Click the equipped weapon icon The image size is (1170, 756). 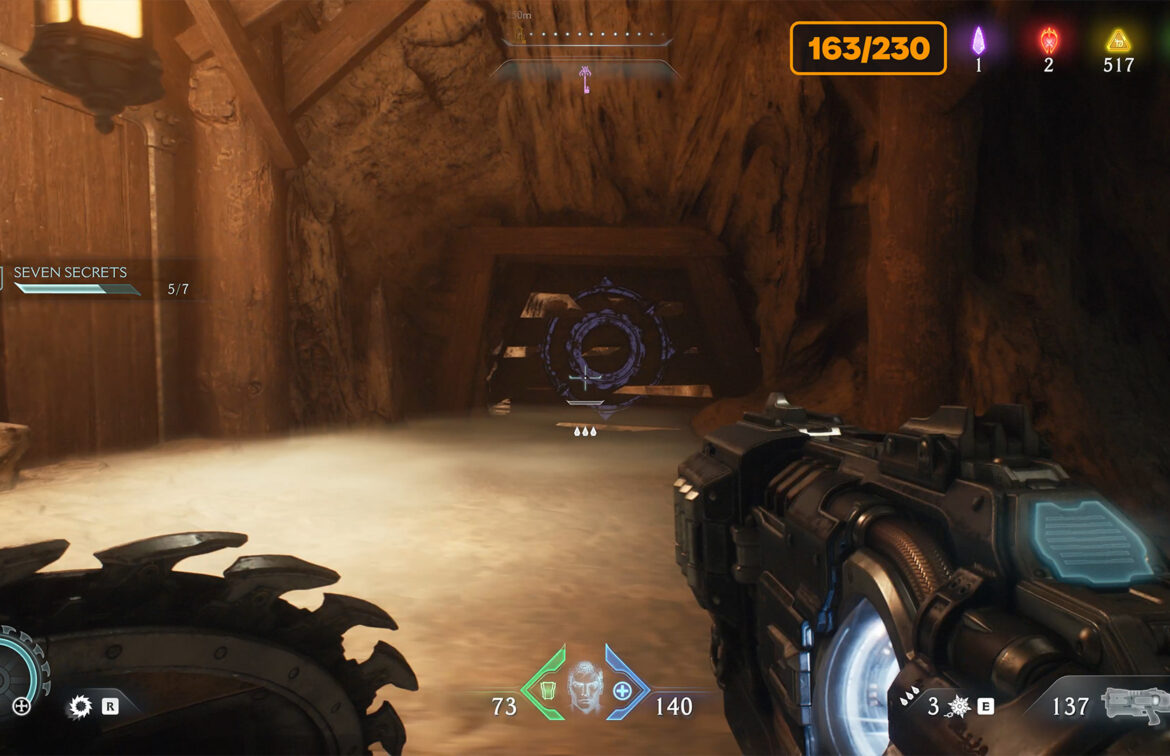tap(1133, 705)
